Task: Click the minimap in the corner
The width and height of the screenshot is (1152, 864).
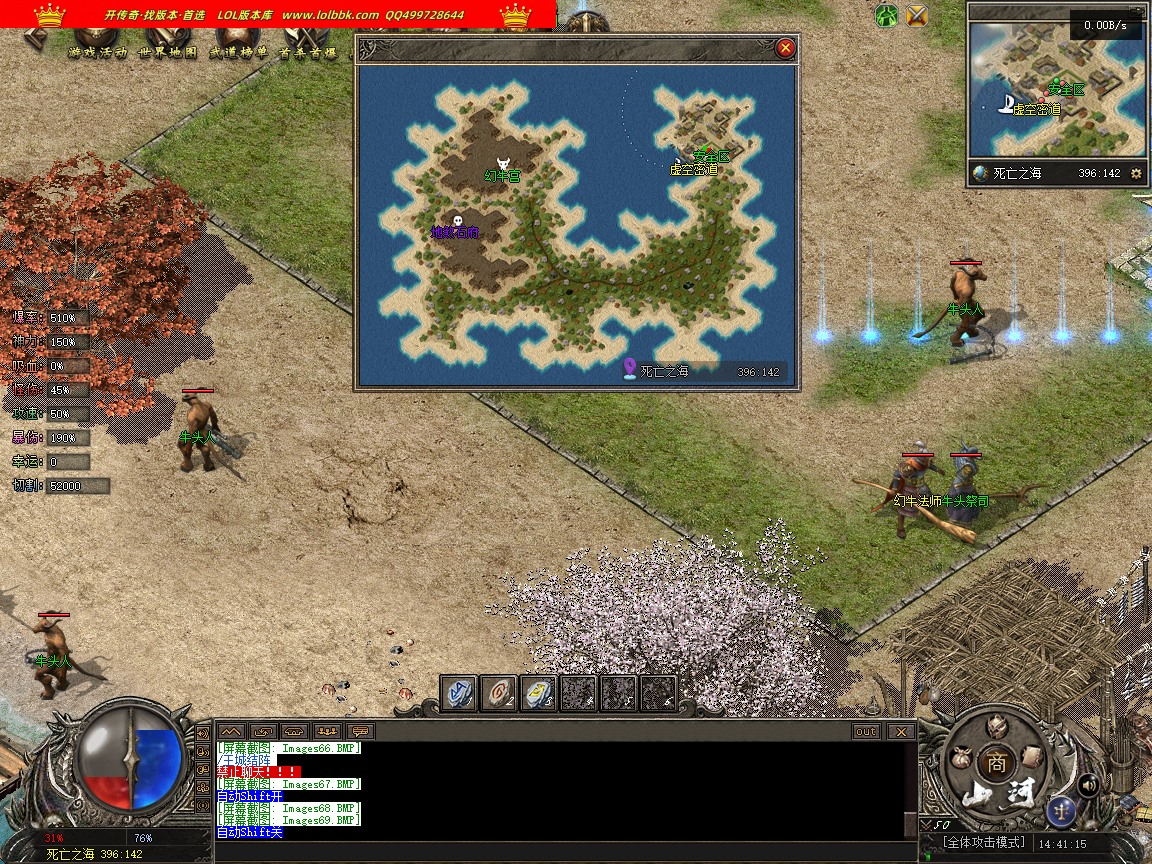Action: (1056, 85)
